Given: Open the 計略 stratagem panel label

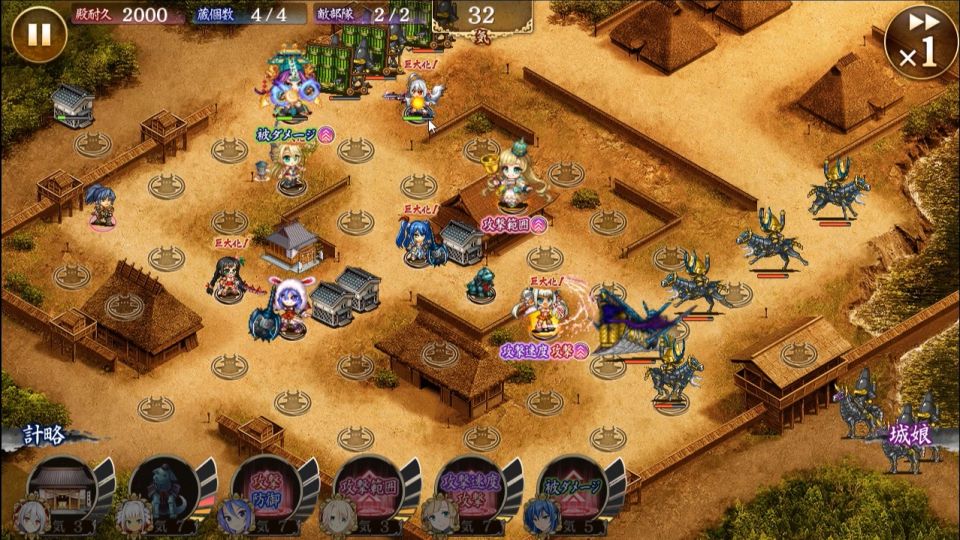Looking at the screenshot, I should click(x=50, y=437).
